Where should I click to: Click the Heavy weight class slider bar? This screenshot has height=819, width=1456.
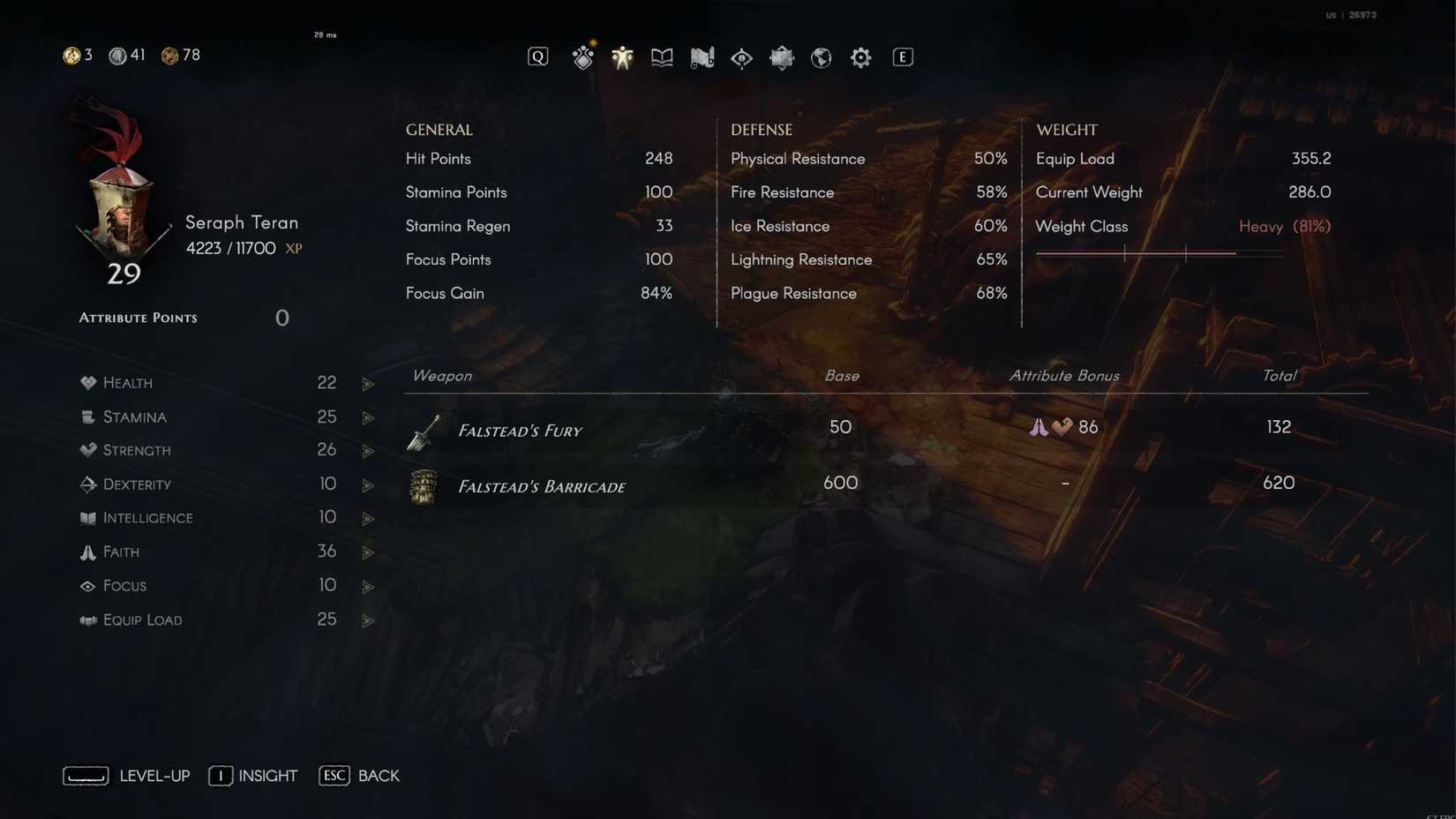click(x=1160, y=253)
